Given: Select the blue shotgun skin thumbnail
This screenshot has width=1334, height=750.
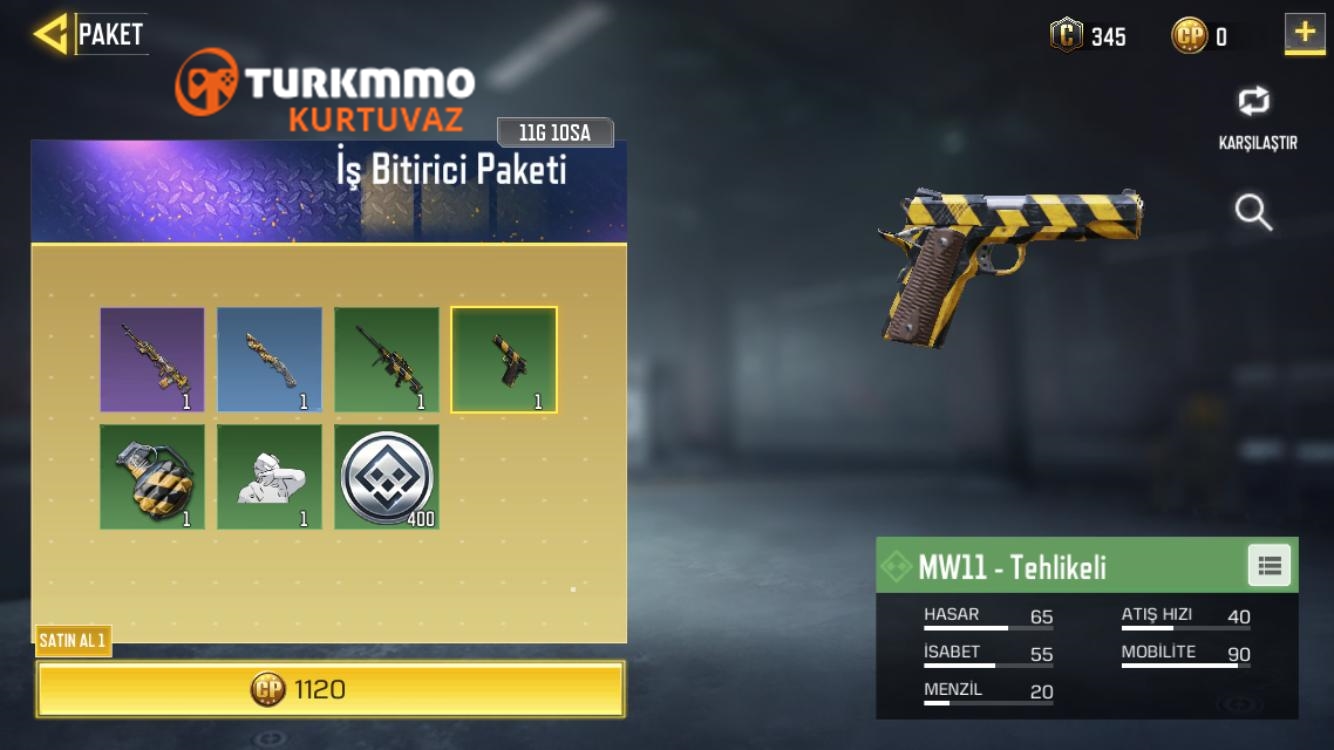Looking at the screenshot, I should (x=269, y=360).
